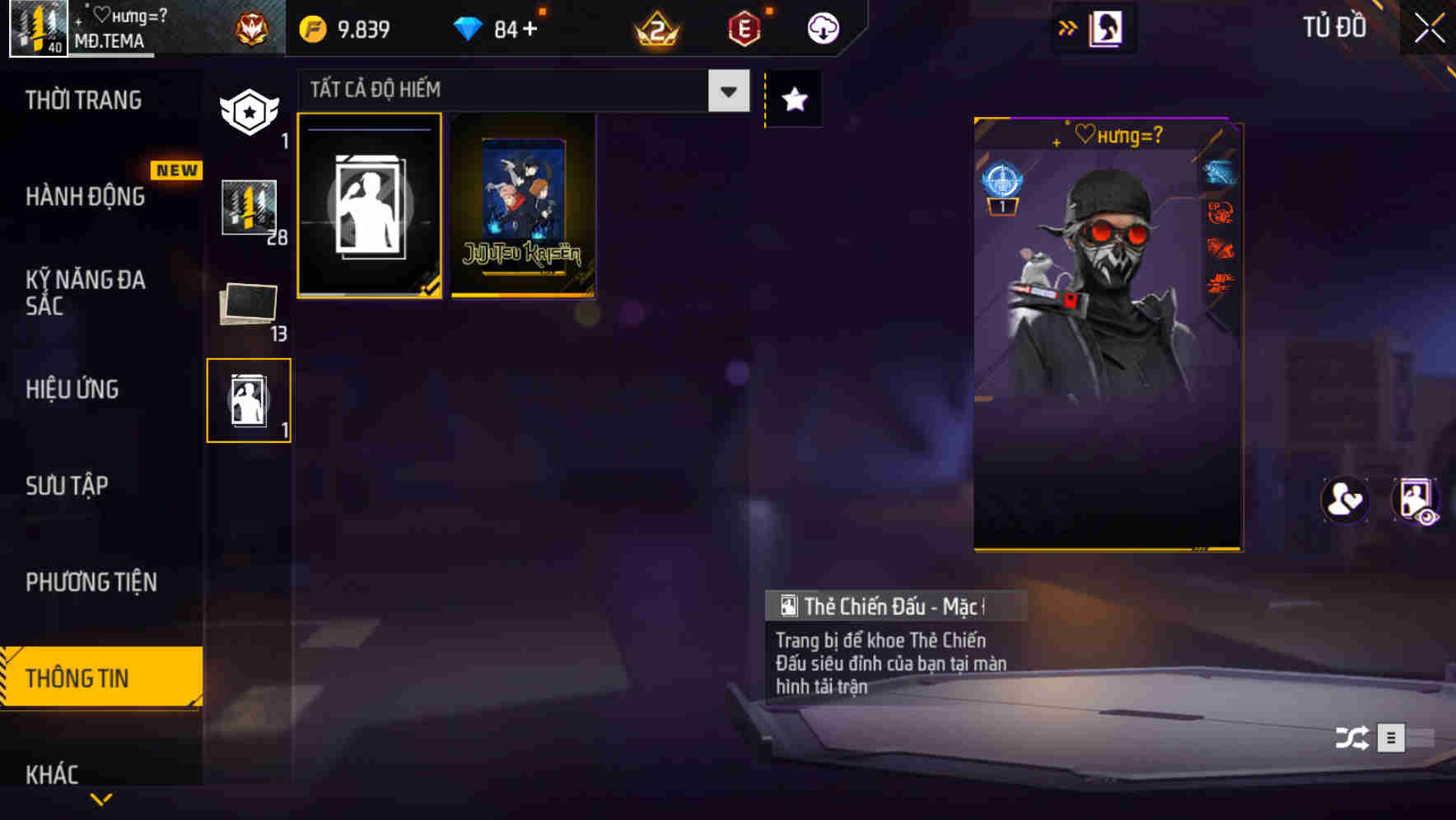Open the diamond top-up with the plus icon
This screenshot has width=1456, height=820.
pos(530,27)
